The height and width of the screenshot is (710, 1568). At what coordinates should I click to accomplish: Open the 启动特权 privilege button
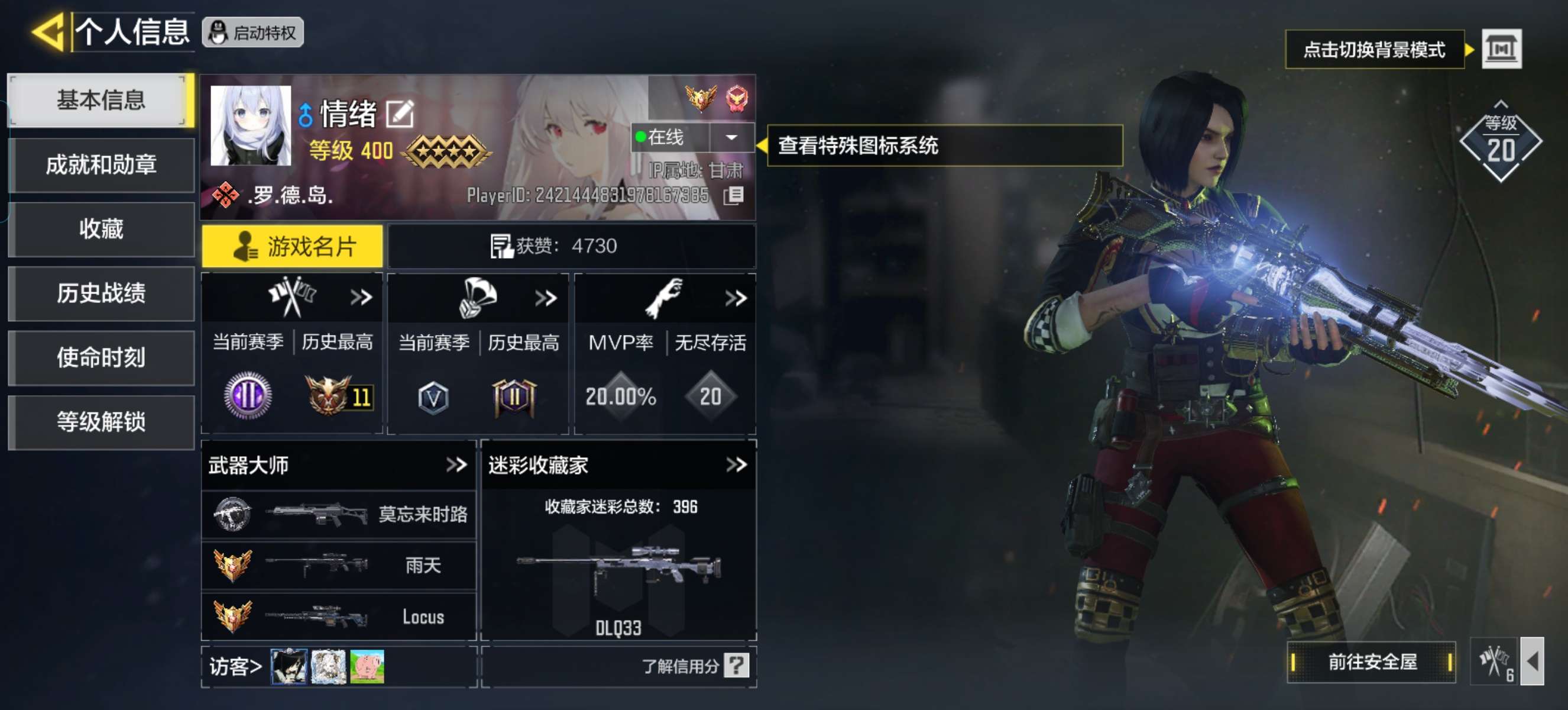[x=252, y=33]
